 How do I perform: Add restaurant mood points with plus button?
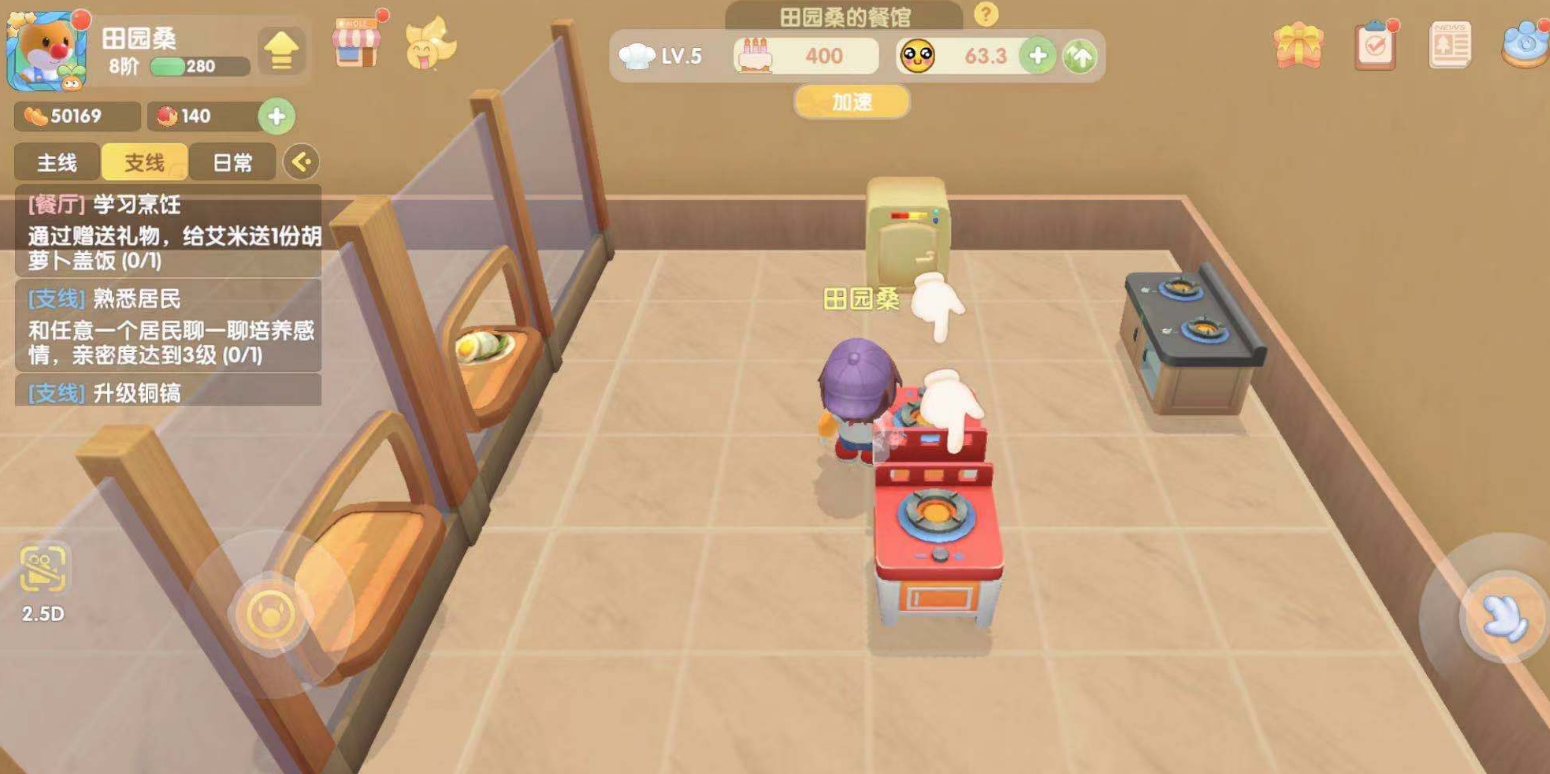click(1038, 56)
